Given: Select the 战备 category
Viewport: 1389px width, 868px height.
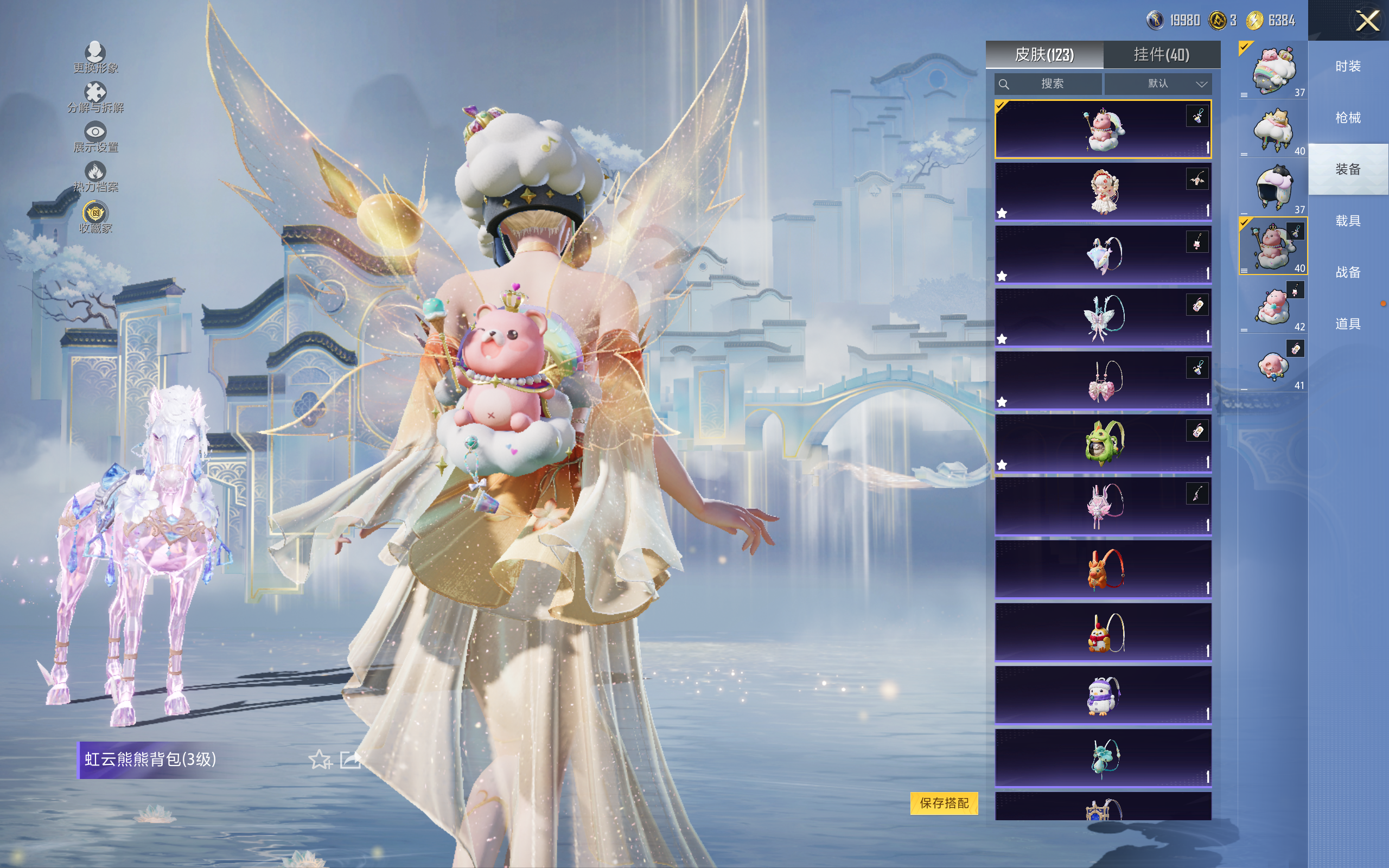Looking at the screenshot, I should point(1348,272).
